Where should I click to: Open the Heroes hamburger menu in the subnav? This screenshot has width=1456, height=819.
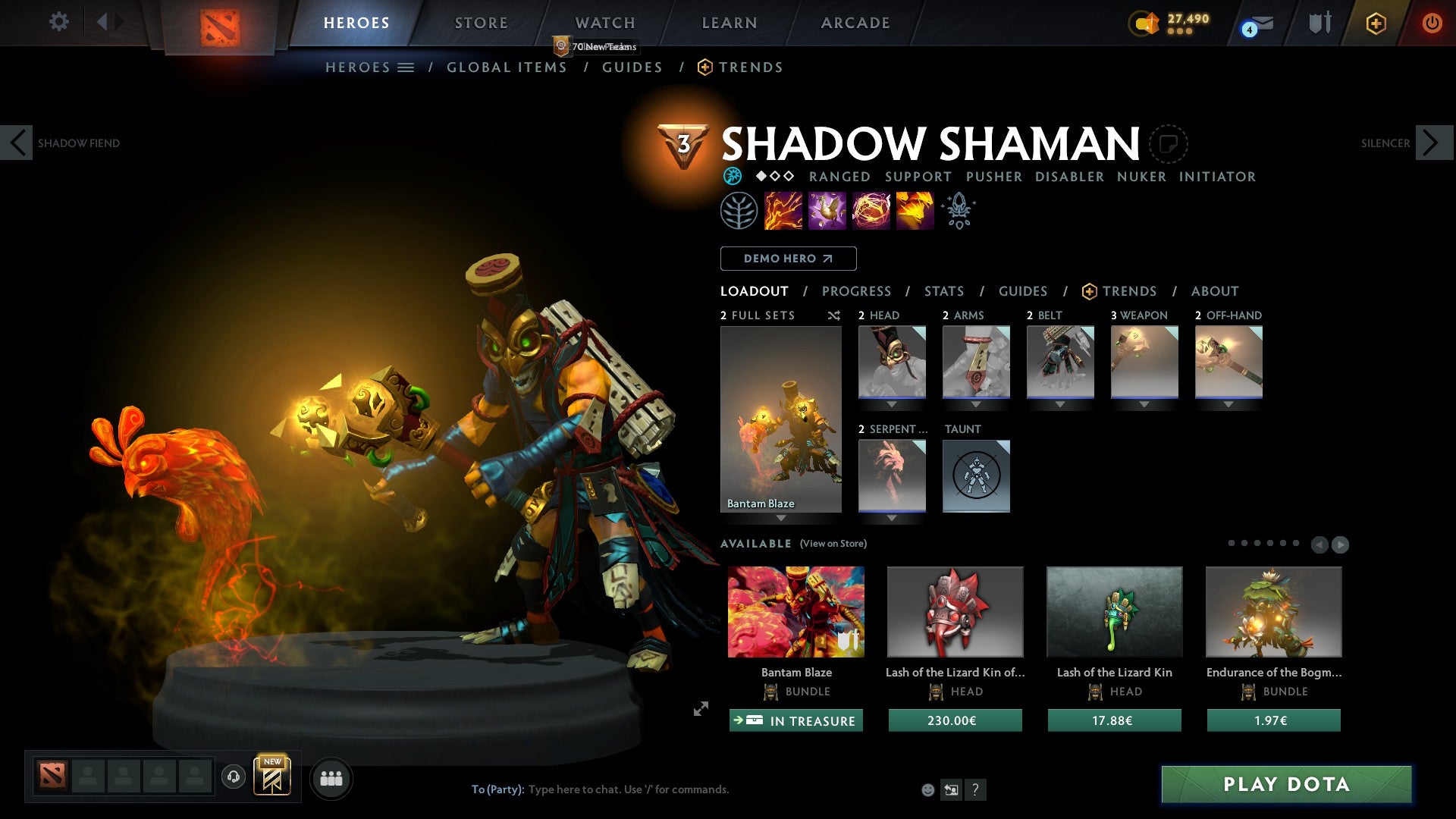[x=405, y=67]
